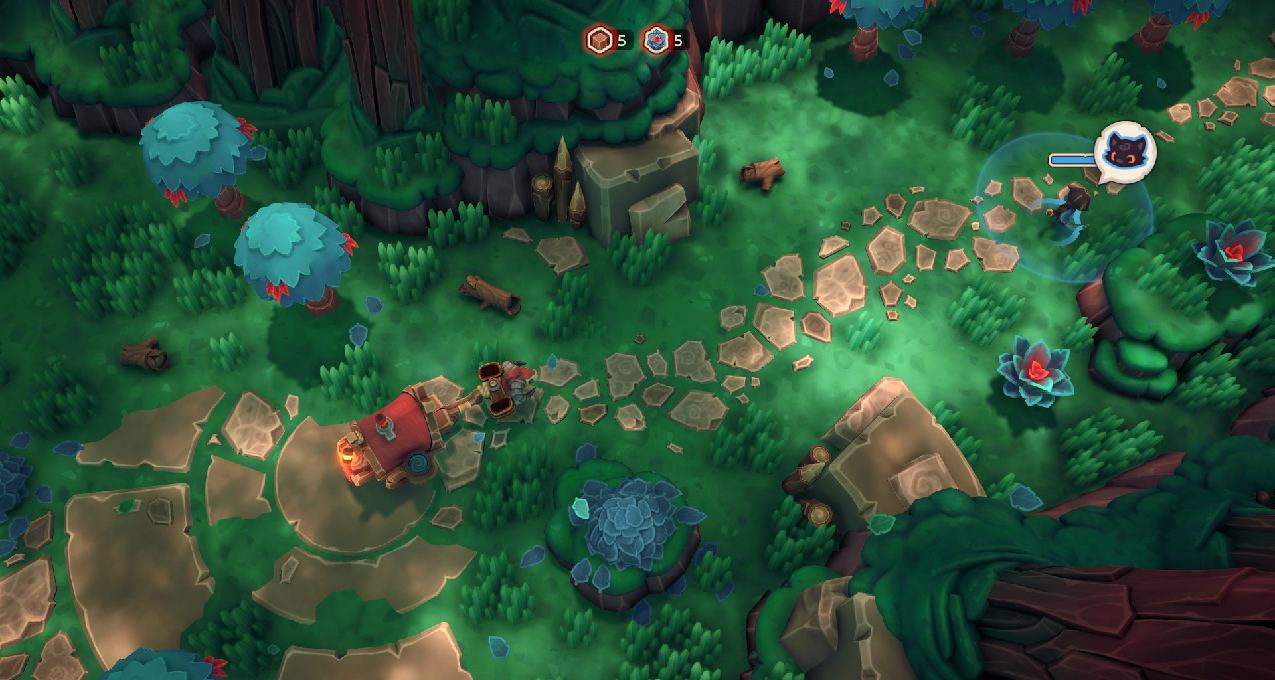Select the blue flower resource icon
Screen dimensions: 1275x680
[x=656, y=40]
